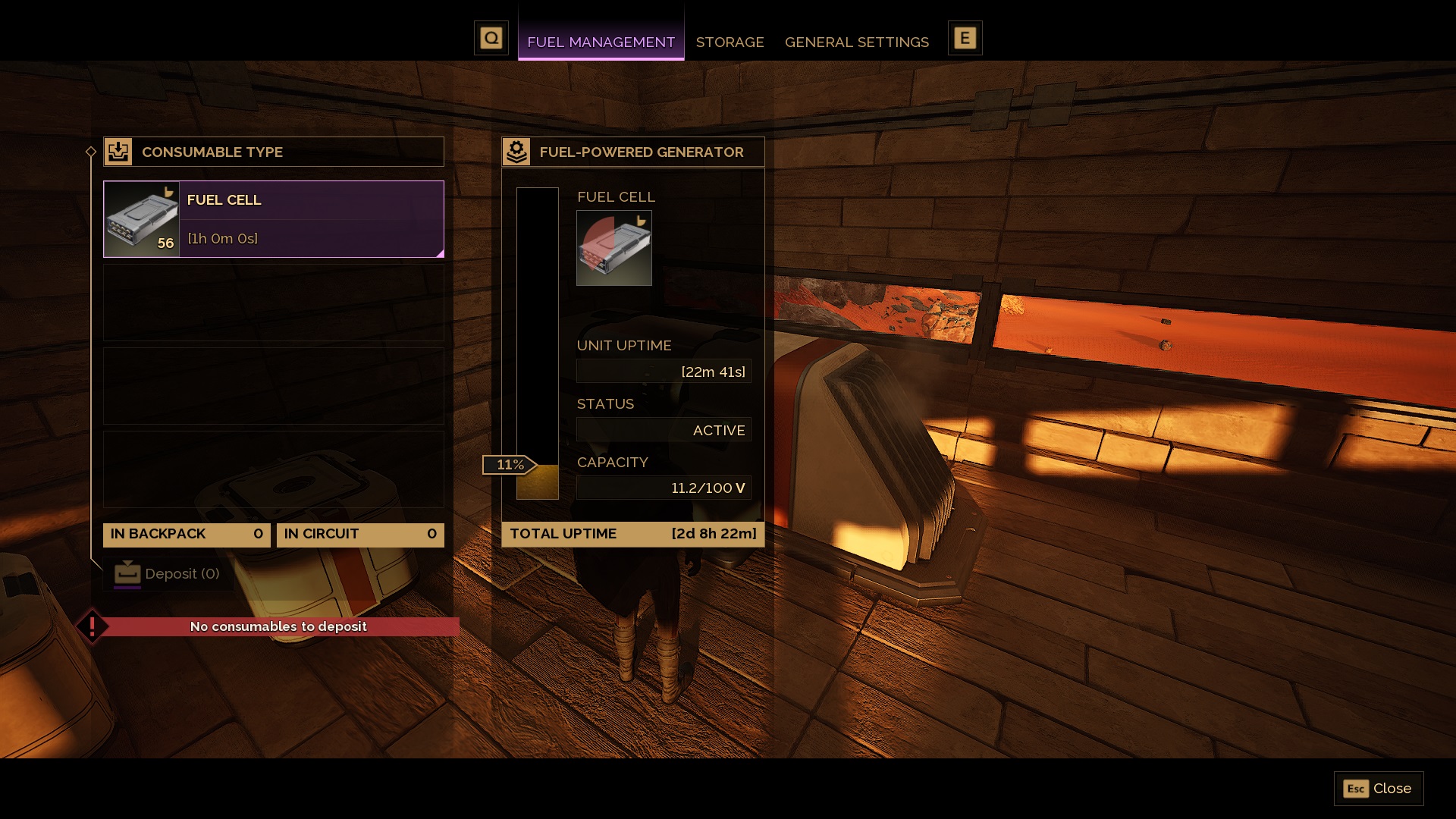Viewport: 1456px width, 819px height.
Task: Switch to the Fuel Management tab
Action: 601,42
